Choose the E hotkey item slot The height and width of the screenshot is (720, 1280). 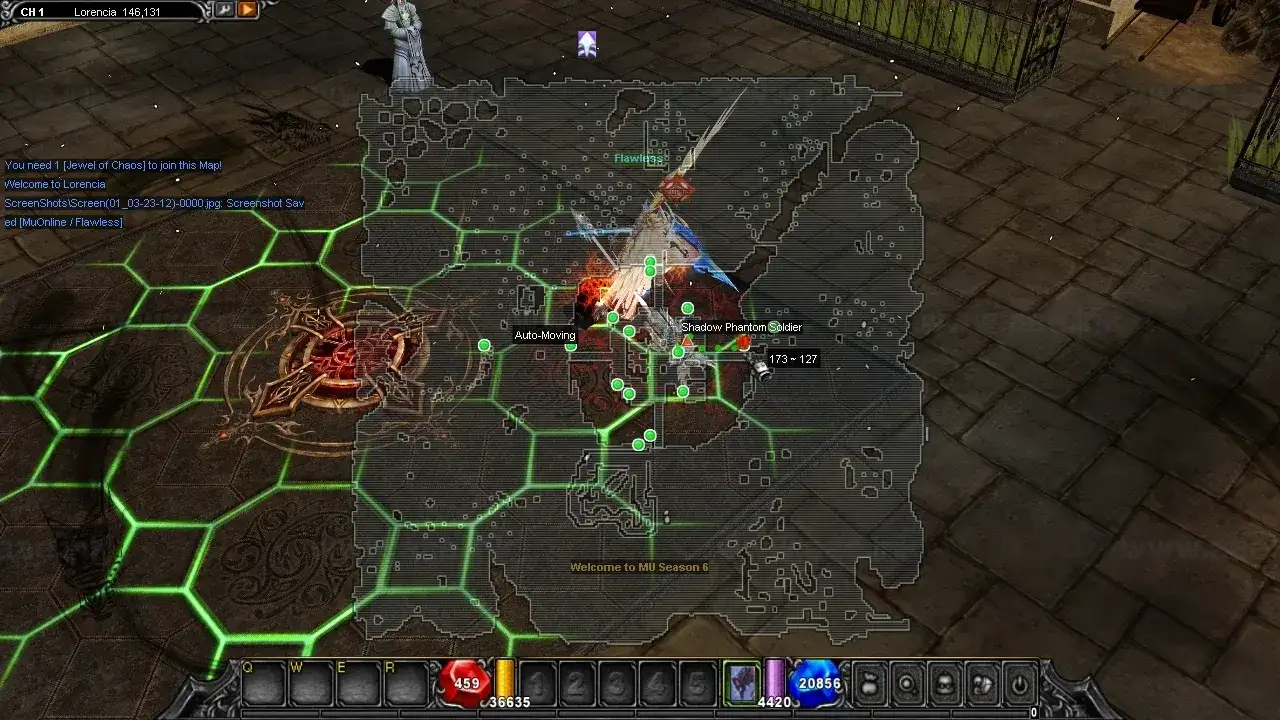click(358, 684)
